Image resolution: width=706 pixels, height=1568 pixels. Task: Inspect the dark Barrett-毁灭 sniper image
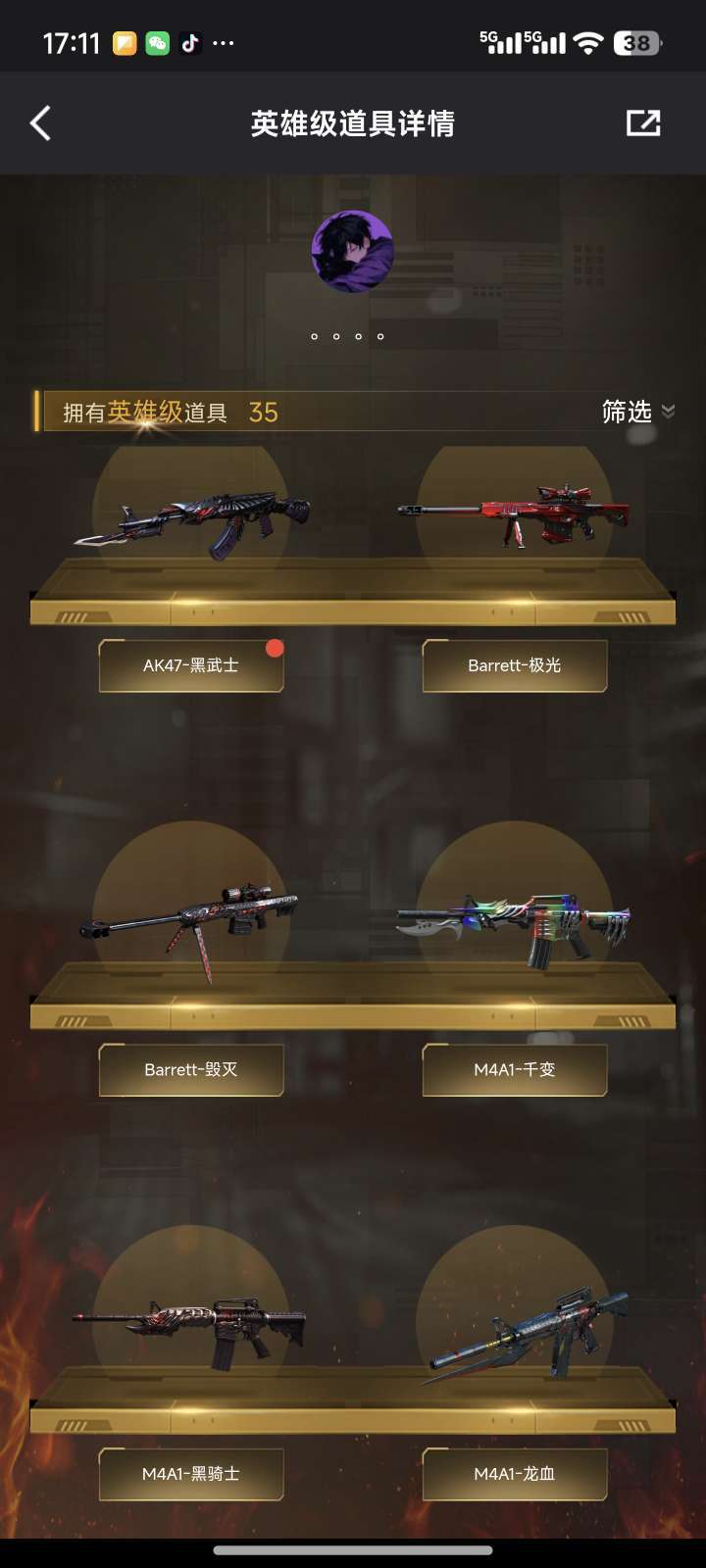[x=190, y=924]
